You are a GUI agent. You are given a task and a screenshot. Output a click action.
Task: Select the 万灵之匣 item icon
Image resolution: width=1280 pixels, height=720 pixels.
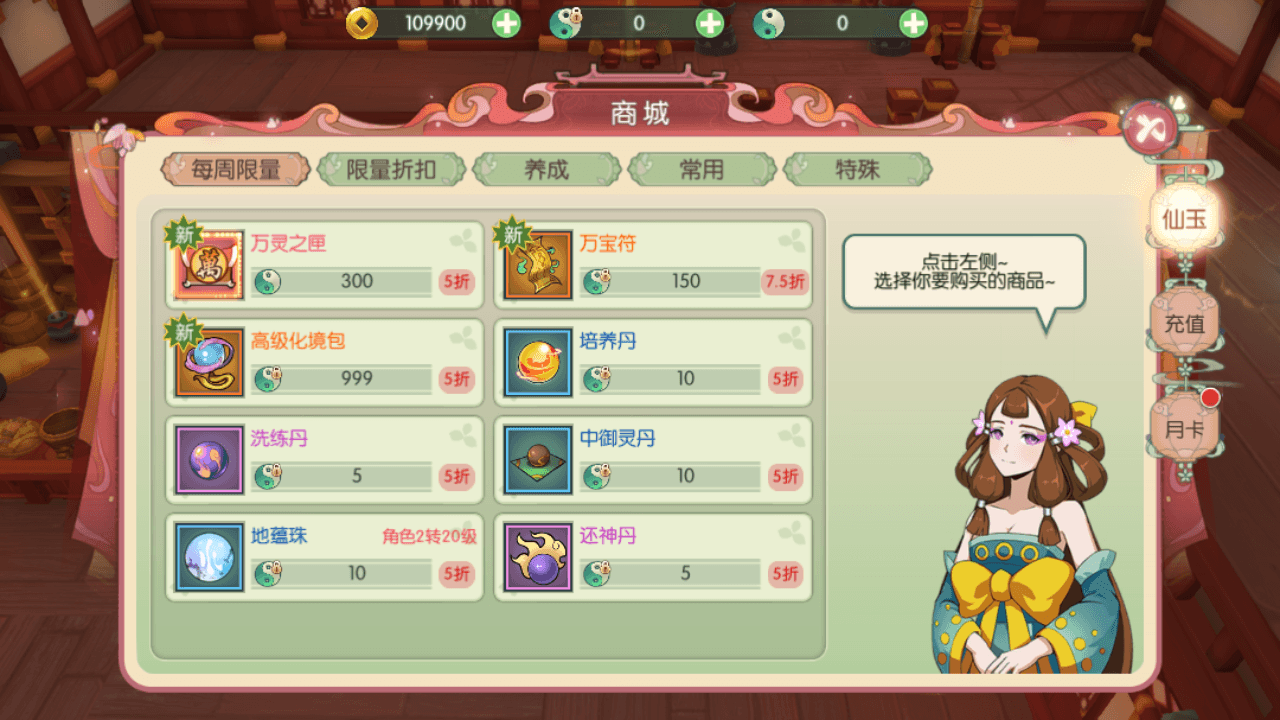click(207, 263)
